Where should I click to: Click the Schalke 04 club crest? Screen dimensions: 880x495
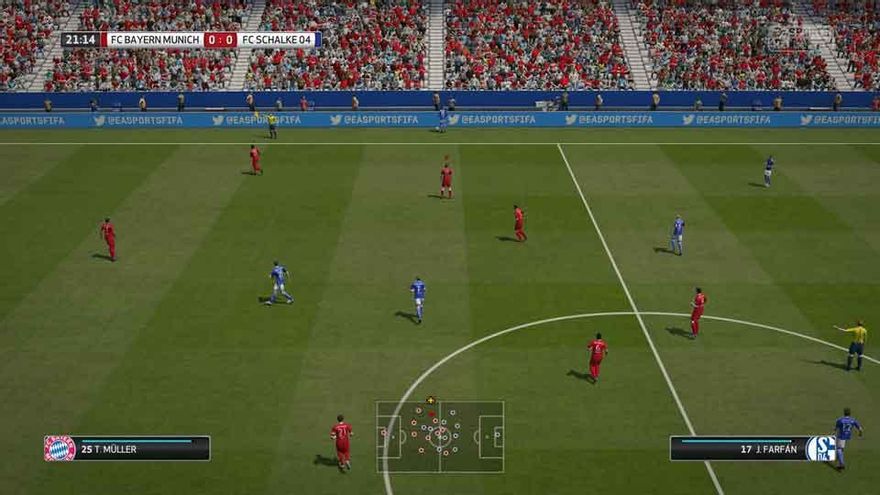click(x=821, y=448)
